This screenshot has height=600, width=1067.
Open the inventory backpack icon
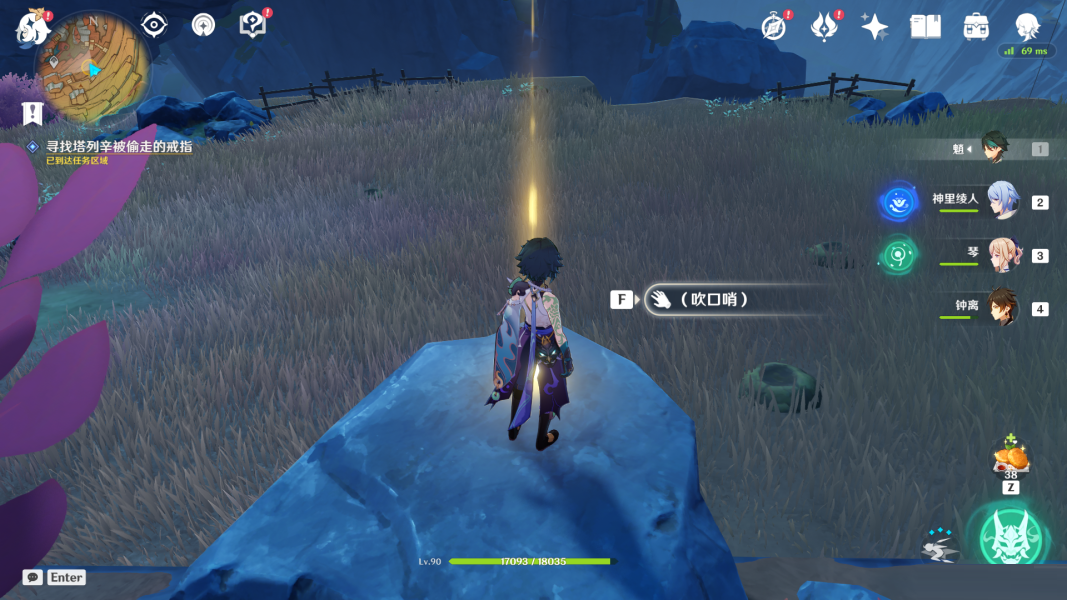977,27
